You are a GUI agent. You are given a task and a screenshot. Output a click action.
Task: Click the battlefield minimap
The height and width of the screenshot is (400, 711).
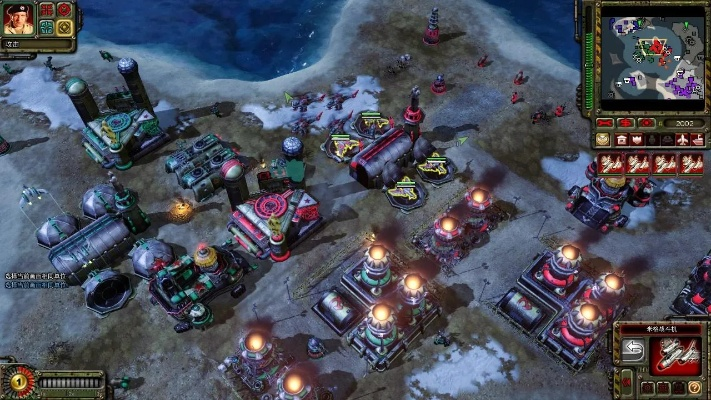(651, 56)
